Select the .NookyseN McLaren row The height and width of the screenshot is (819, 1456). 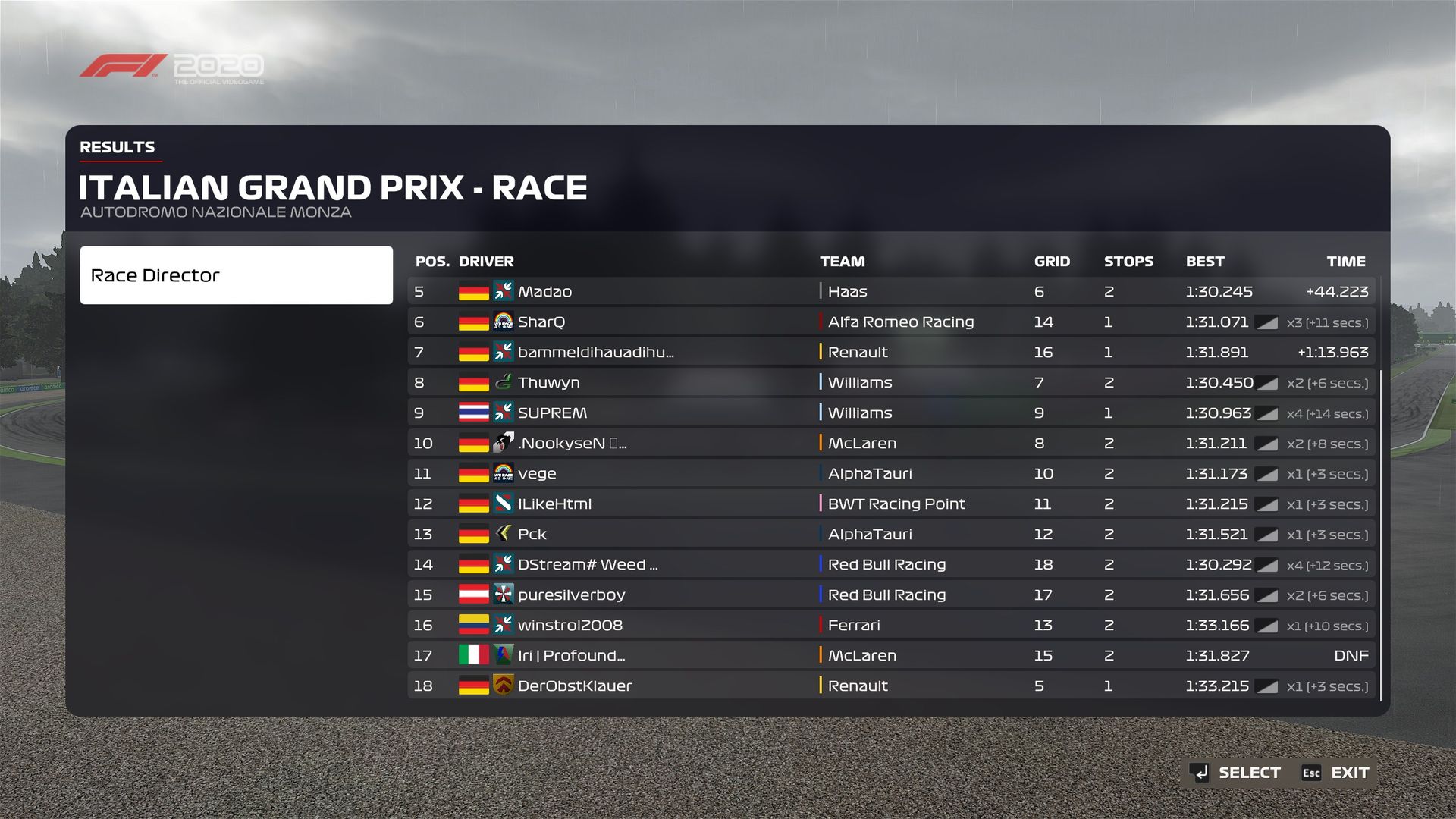(891, 443)
